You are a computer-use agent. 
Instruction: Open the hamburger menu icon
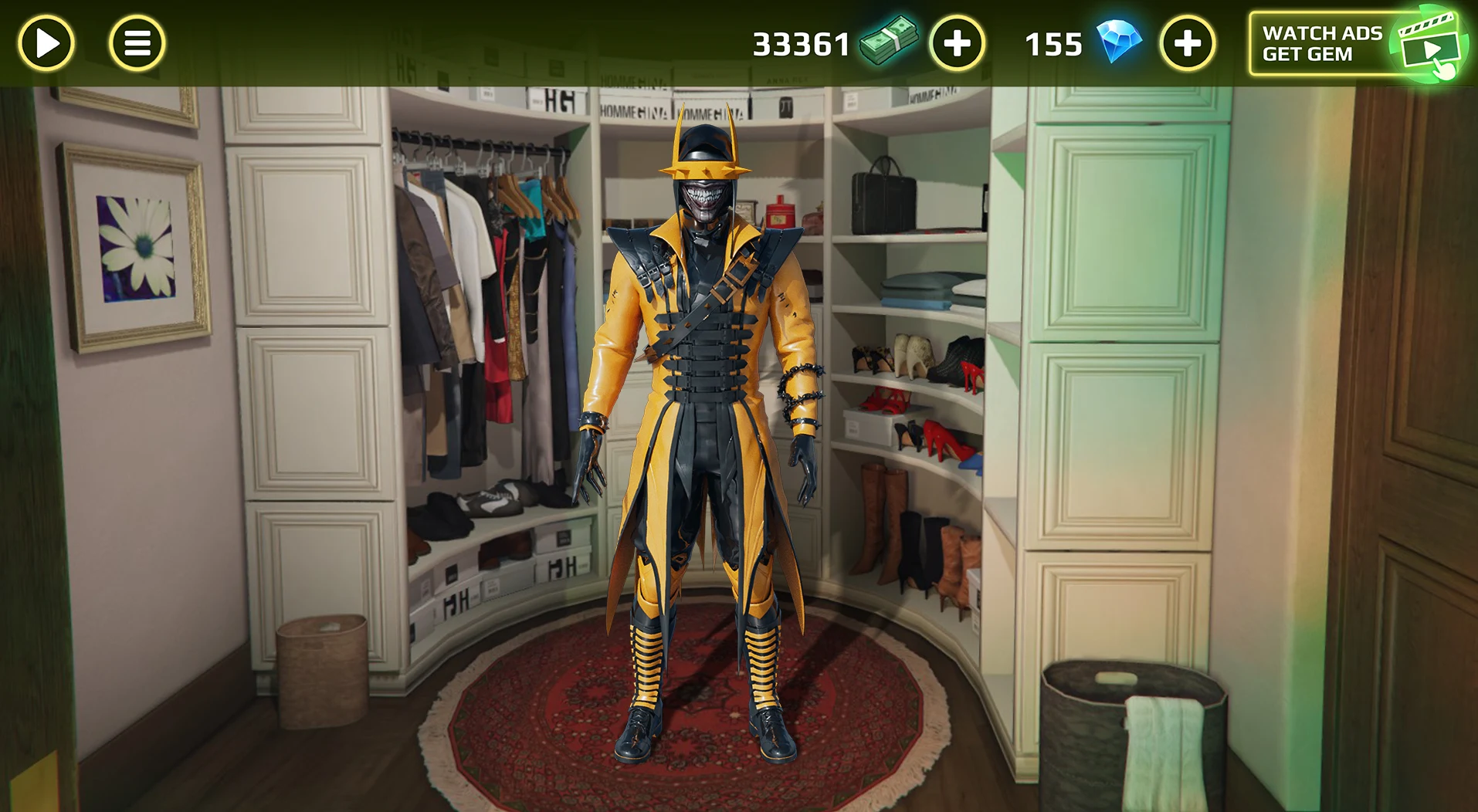click(x=136, y=42)
